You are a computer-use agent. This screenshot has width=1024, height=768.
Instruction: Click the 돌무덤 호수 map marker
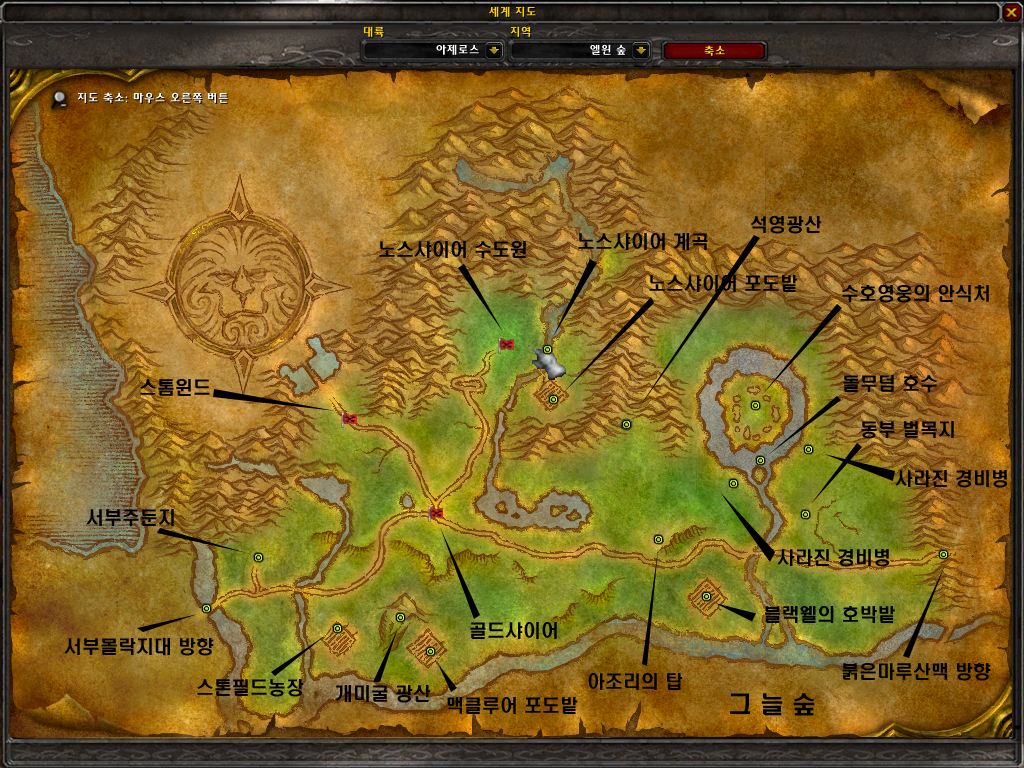[761, 460]
